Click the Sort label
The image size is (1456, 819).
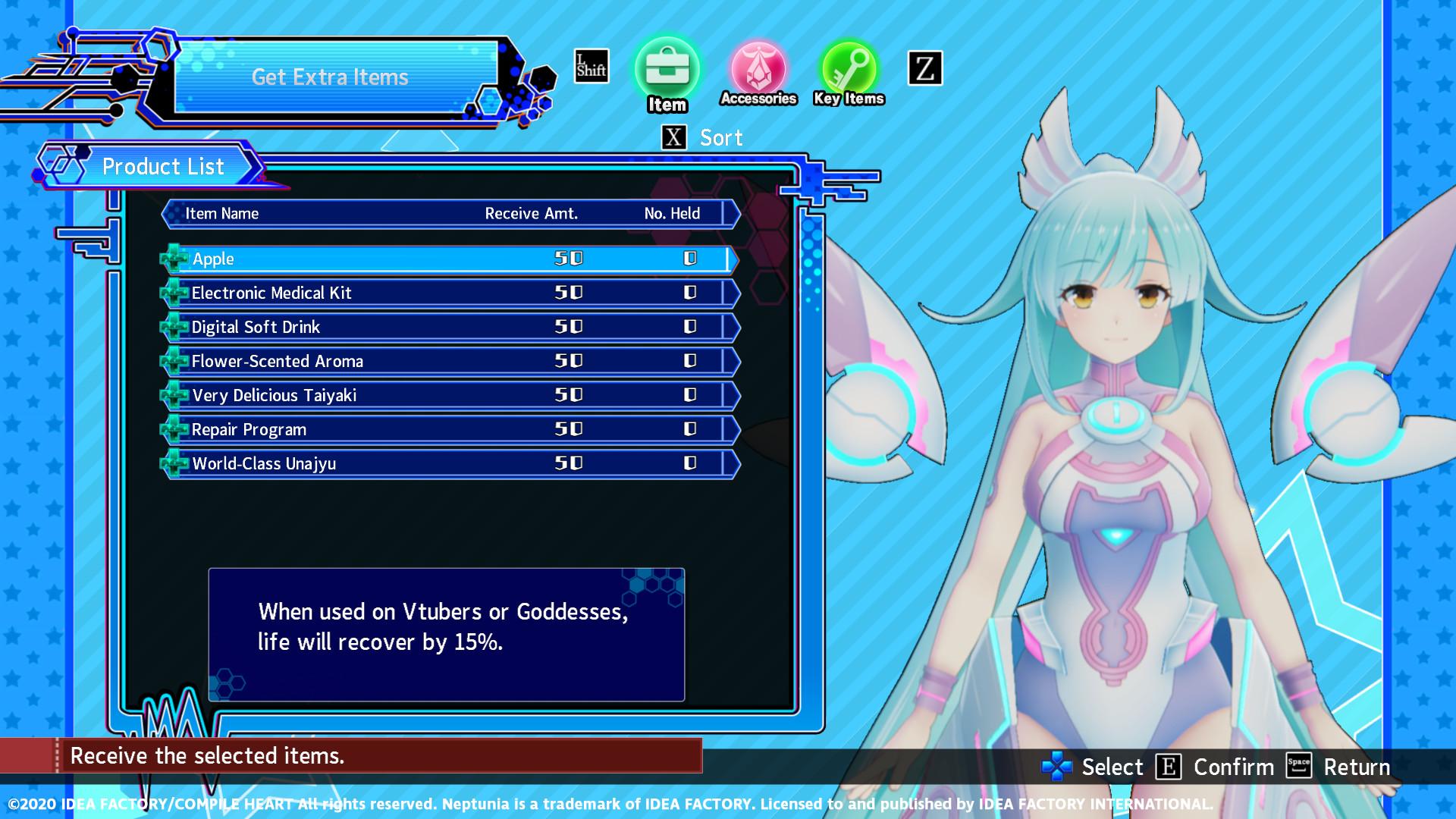720,137
